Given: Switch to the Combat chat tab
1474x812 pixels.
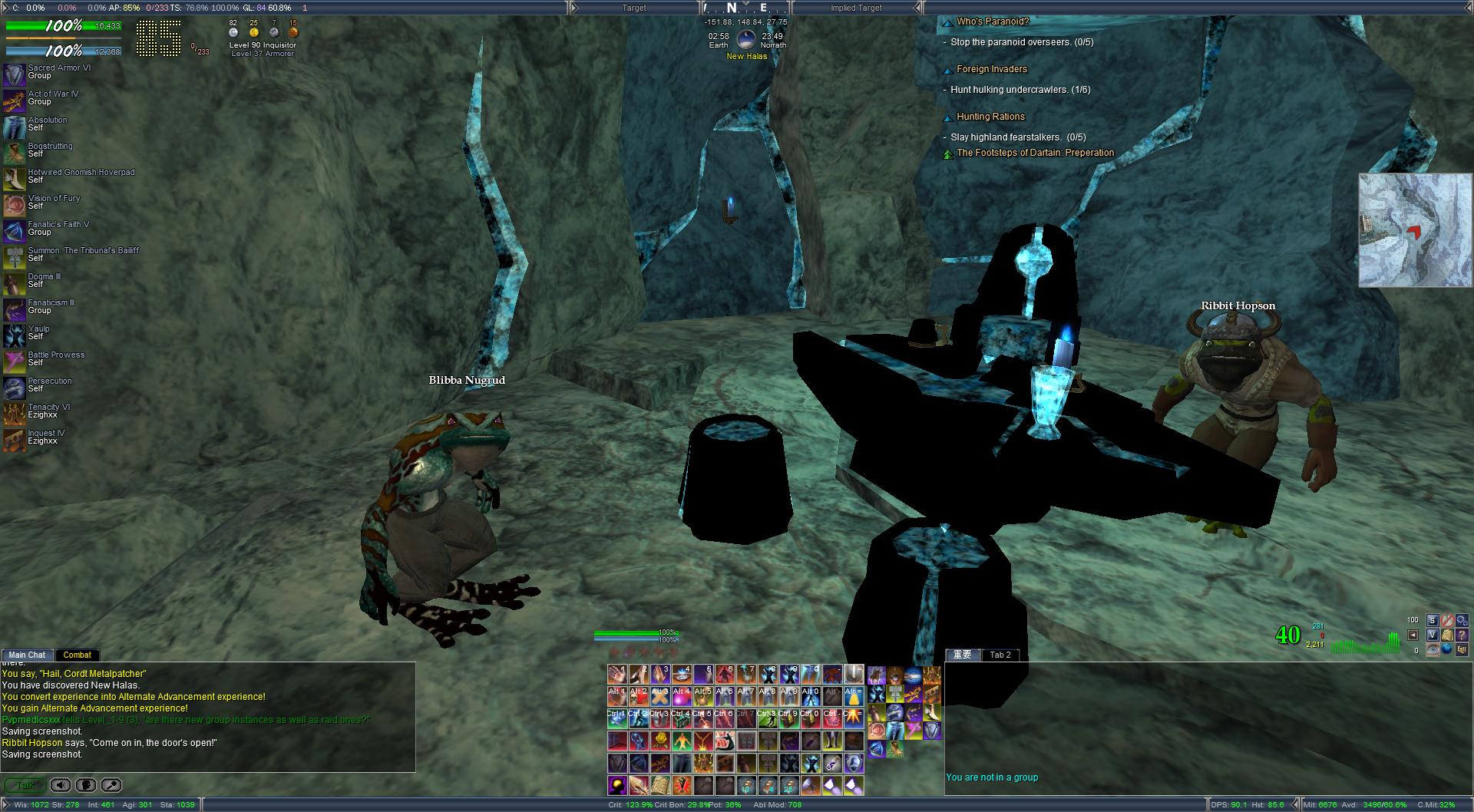Looking at the screenshot, I should 77,655.
